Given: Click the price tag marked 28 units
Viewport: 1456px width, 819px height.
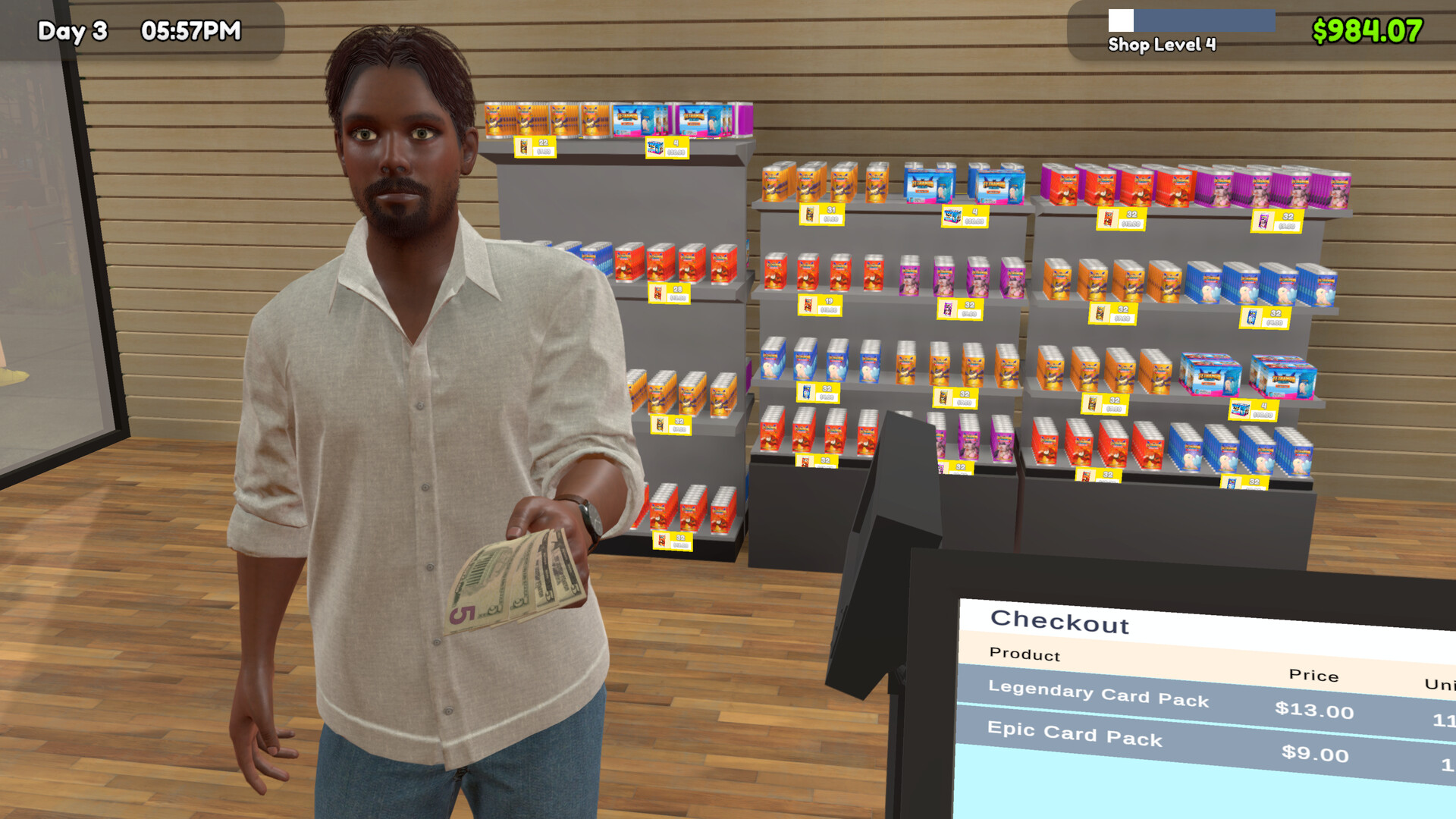Looking at the screenshot, I should pyautogui.click(x=670, y=293).
